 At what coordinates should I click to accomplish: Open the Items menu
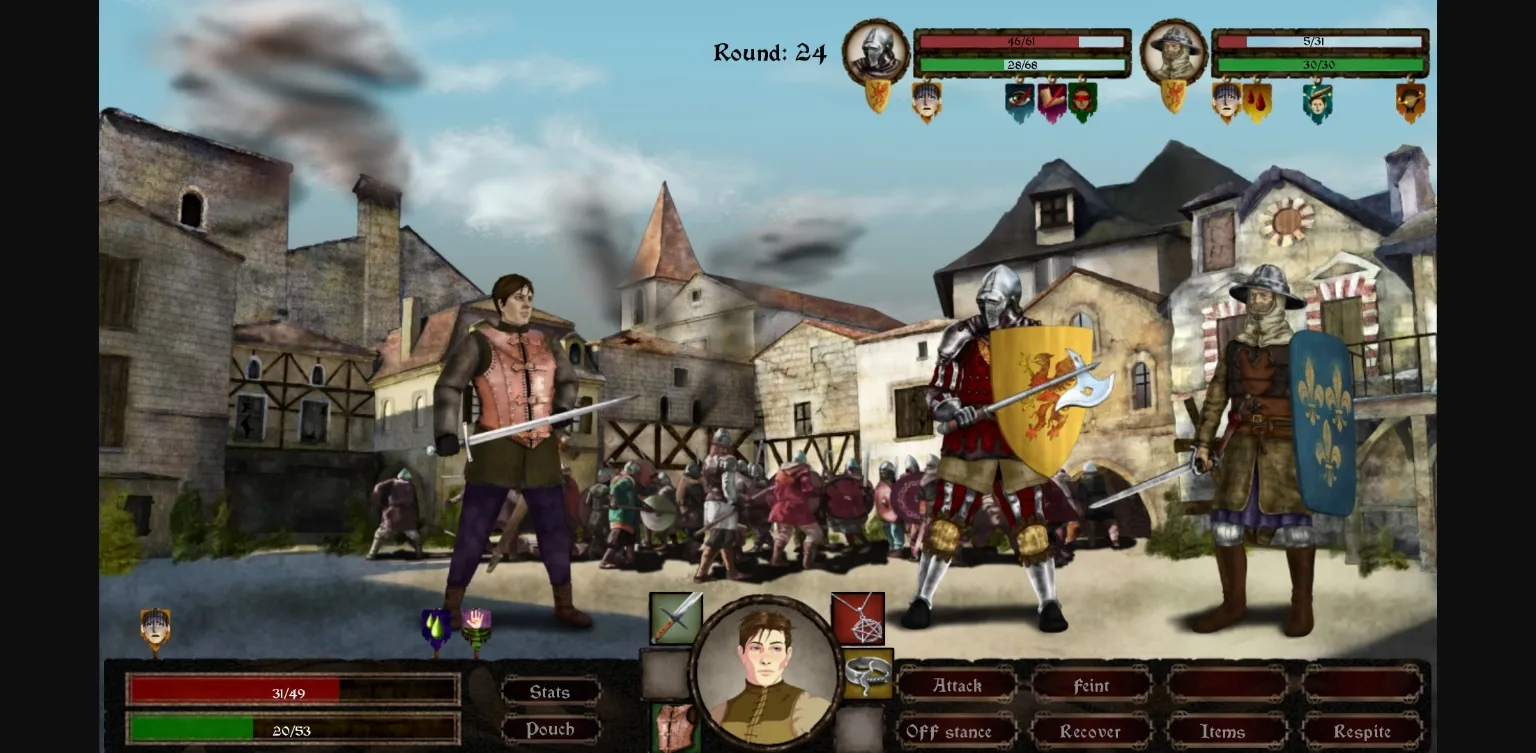pyautogui.click(x=1222, y=731)
